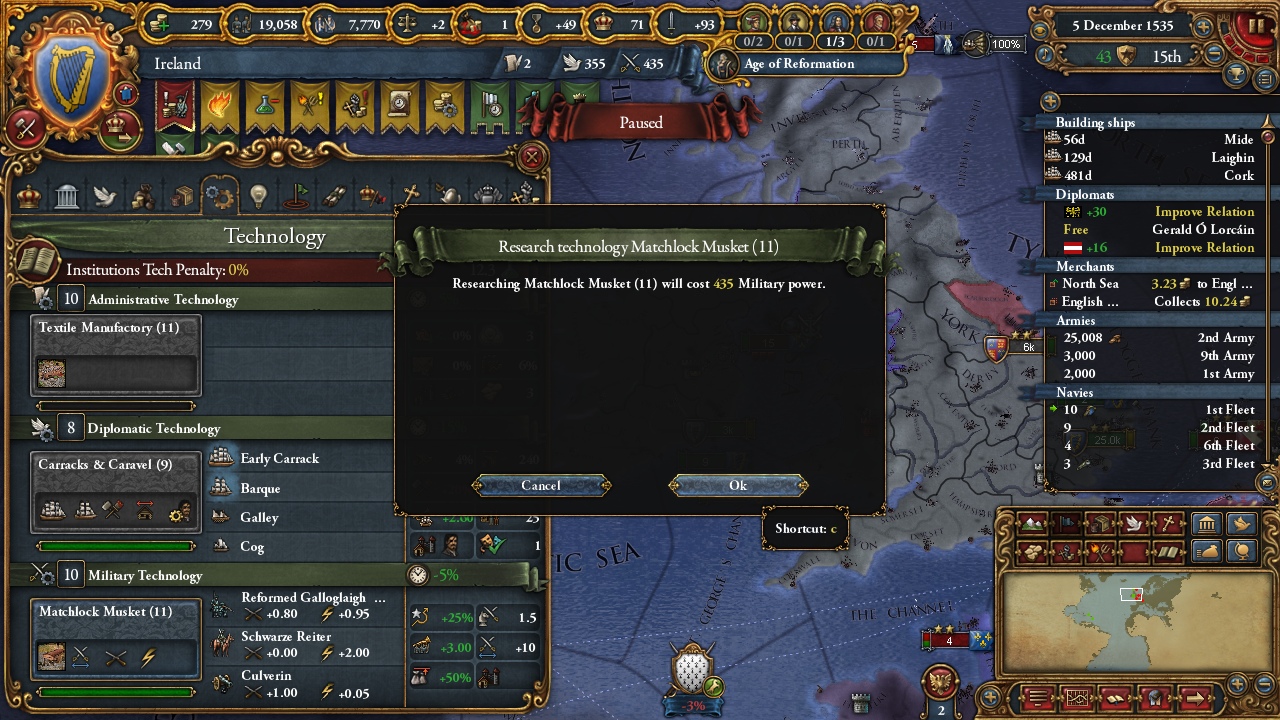The height and width of the screenshot is (720, 1280).
Task: Activate the religious map mode with cross
Action: pos(1167,523)
